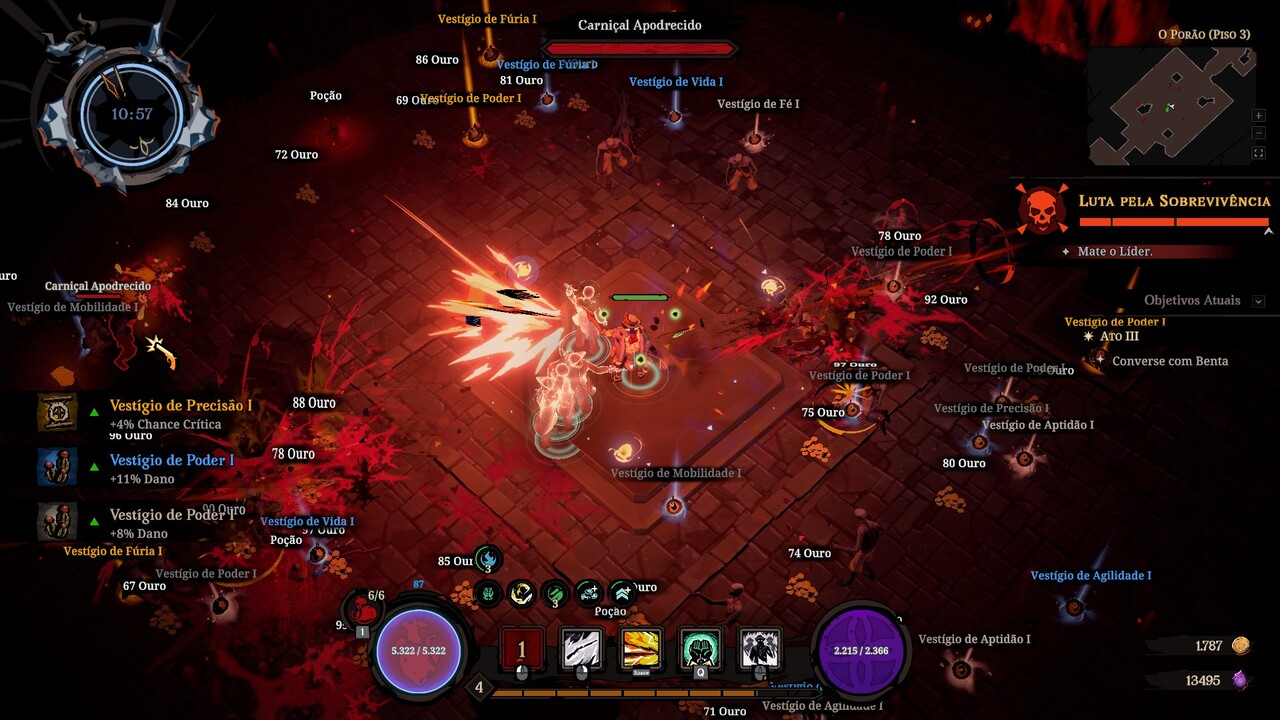The image size is (1280, 720).
Task: Click the minimap zoom-out minus button
Action: (x=1259, y=134)
